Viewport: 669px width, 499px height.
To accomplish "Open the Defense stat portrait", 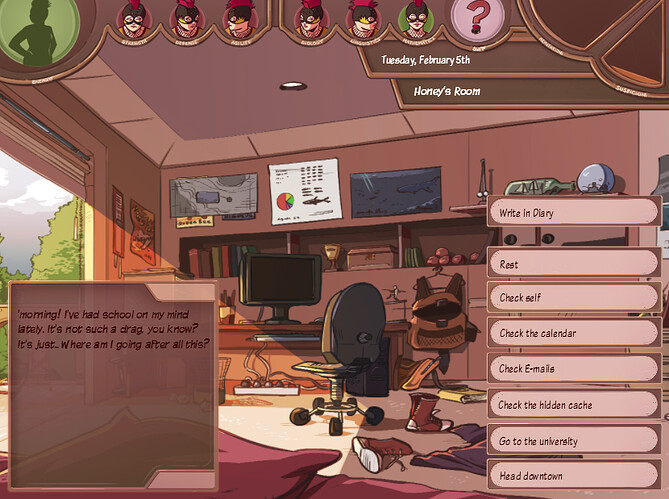I will pyautogui.click(x=186, y=19).
